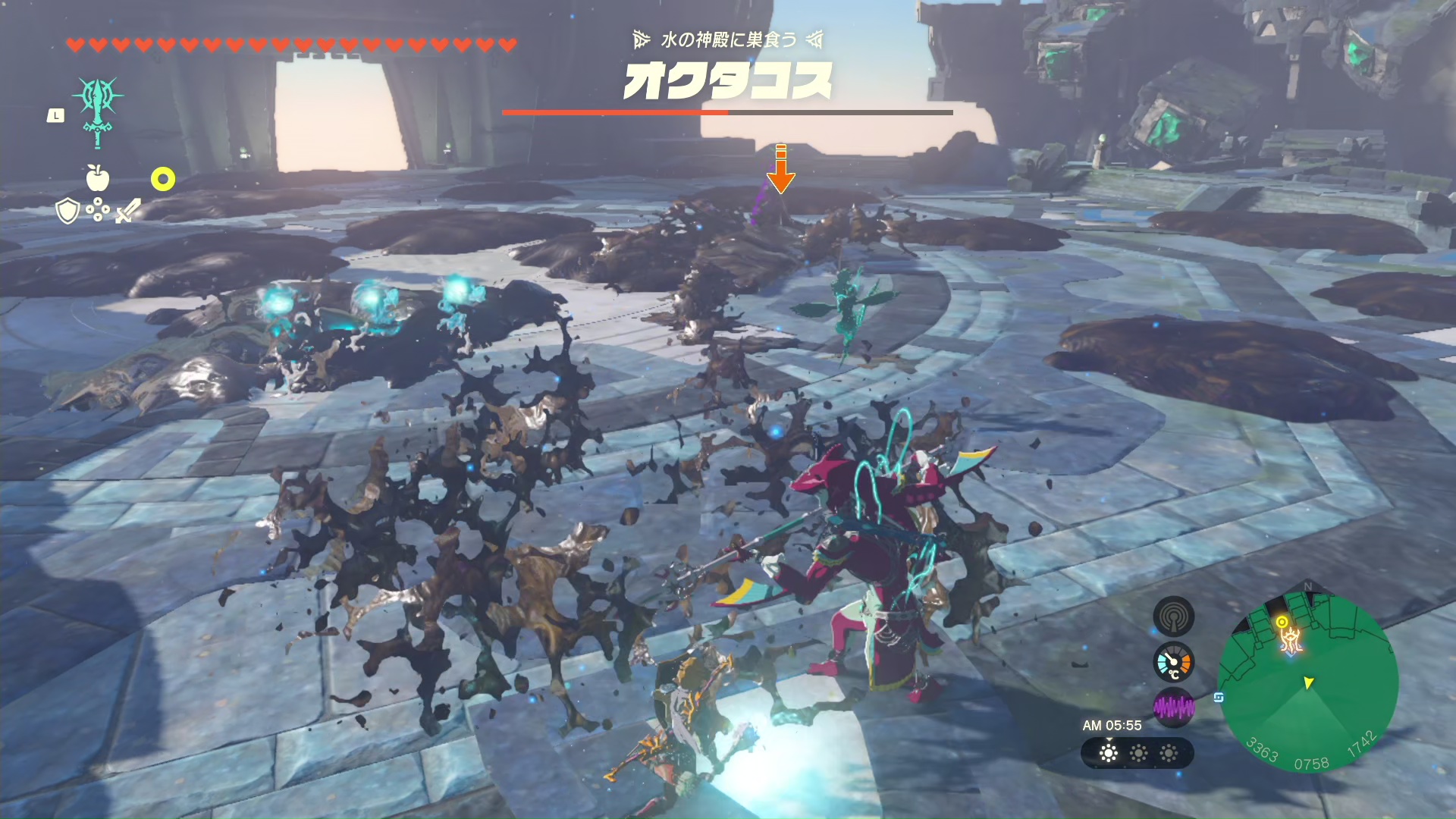Open the weather forecast panel
This screenshot has width=1456, height=819.
click(x=1137, y=753)
